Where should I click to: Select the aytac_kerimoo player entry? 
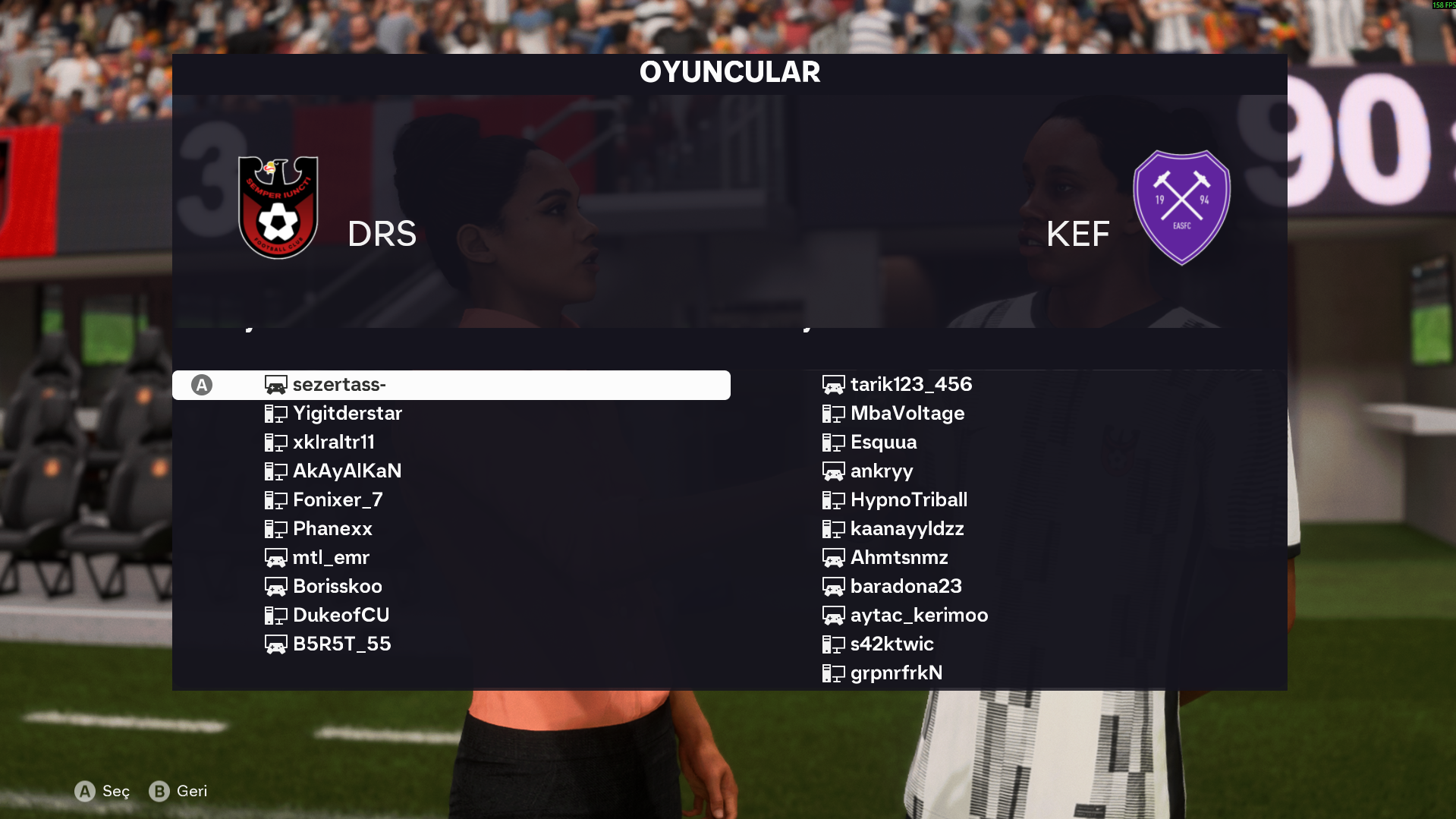919,616
